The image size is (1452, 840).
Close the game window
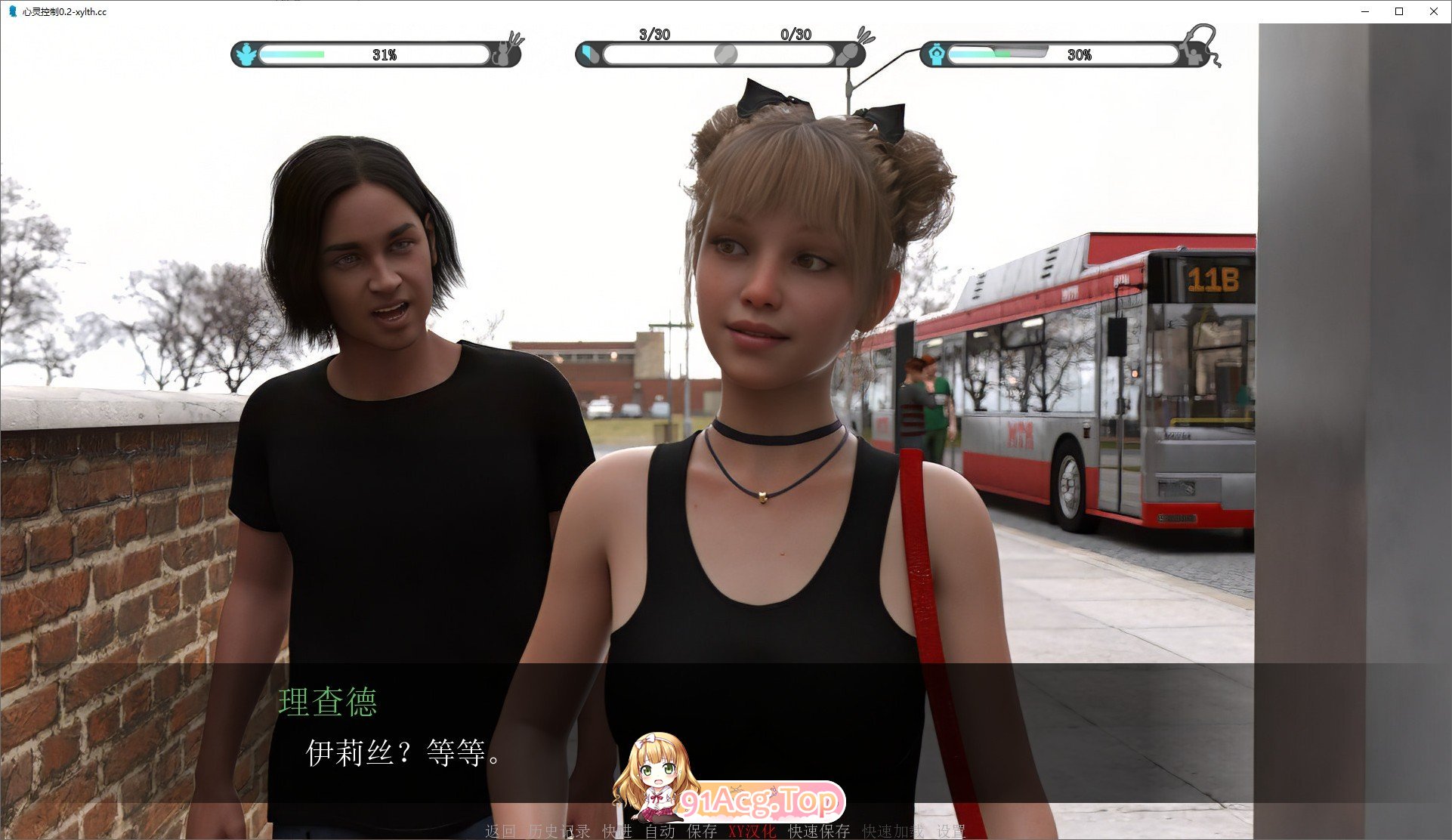[x=1434, y=11]
